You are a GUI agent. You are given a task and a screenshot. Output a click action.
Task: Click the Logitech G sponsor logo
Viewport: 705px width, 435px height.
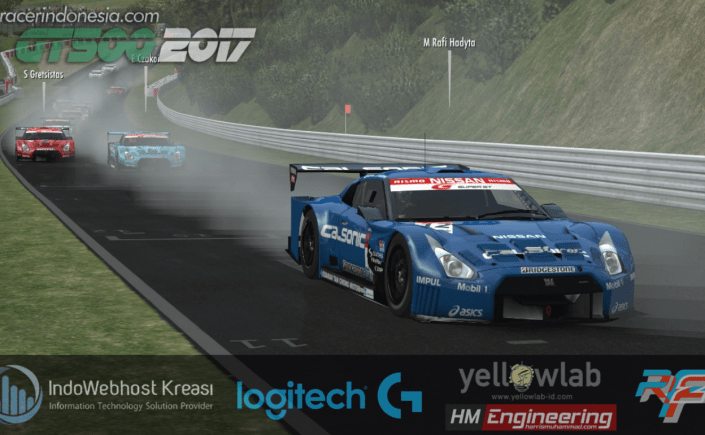pyautogui.click(x=329, y=397)
